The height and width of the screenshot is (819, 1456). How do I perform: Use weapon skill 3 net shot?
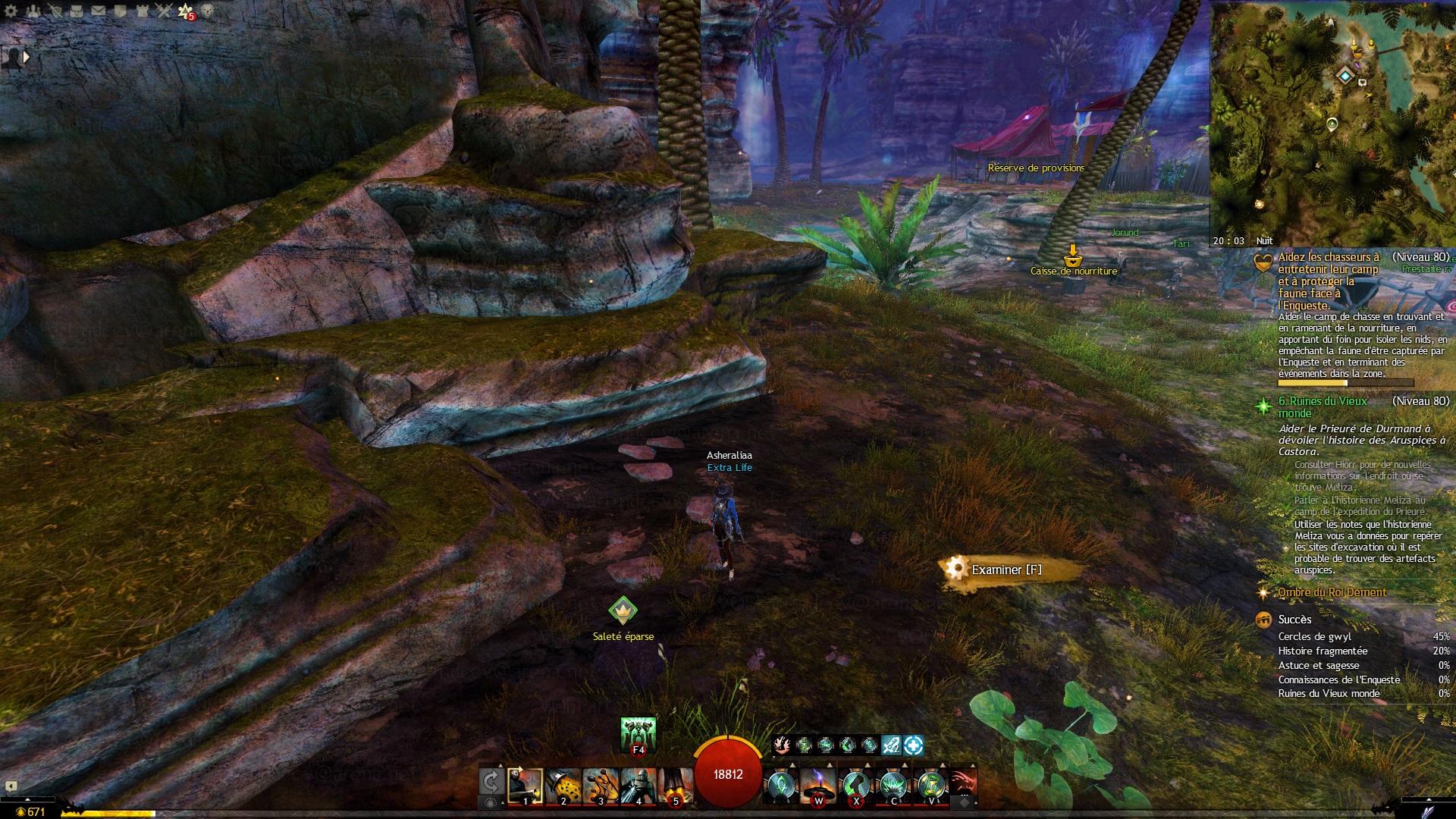point(601,786)
